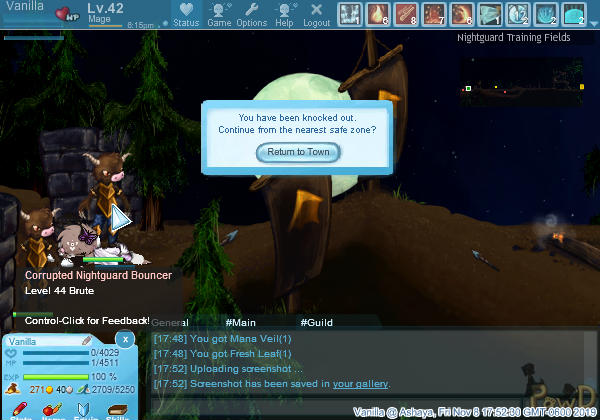Click the Return to Town button
Image resolution: width=600 pixels, height=420 pixels.
pyautogui.click(x=299, y=152)
